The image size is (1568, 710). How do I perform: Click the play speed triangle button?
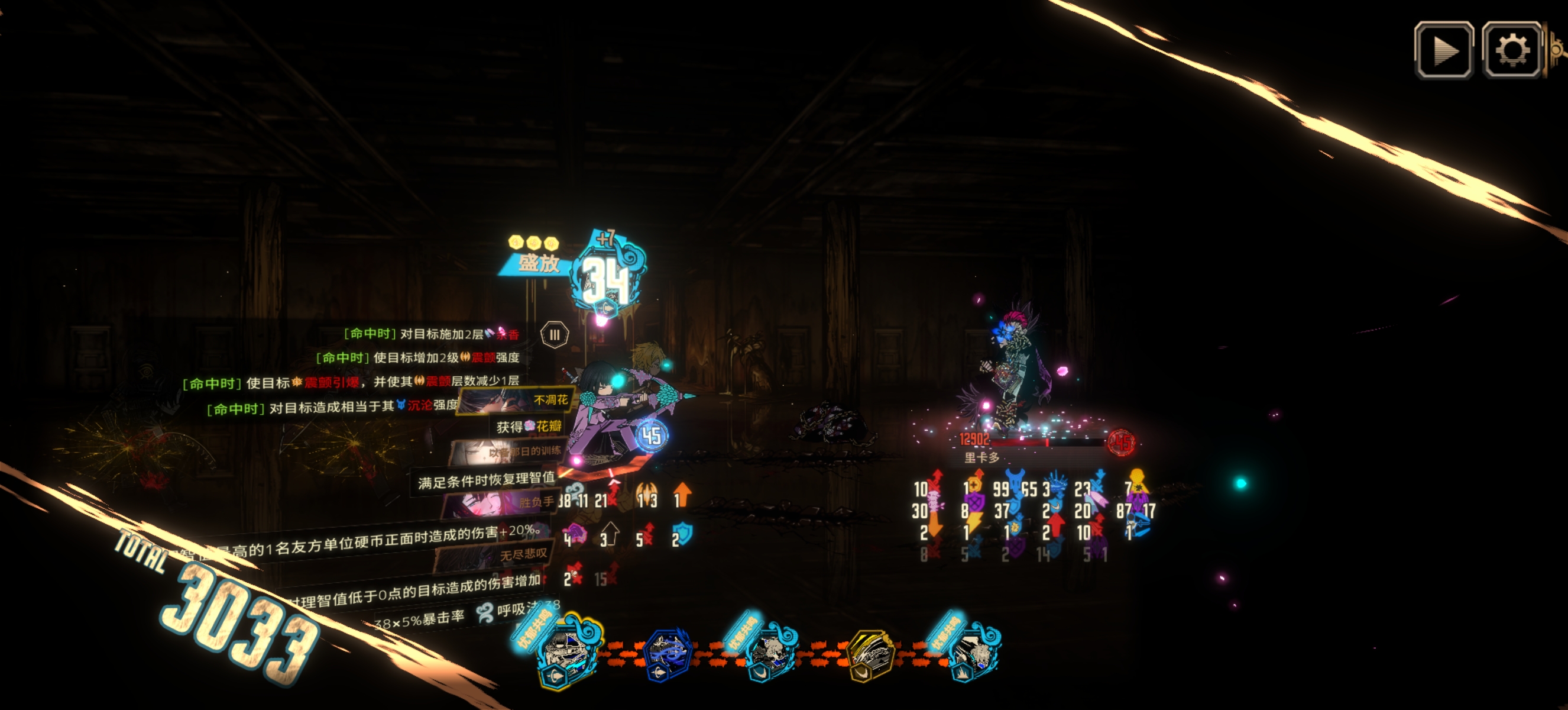[1443, 50]
